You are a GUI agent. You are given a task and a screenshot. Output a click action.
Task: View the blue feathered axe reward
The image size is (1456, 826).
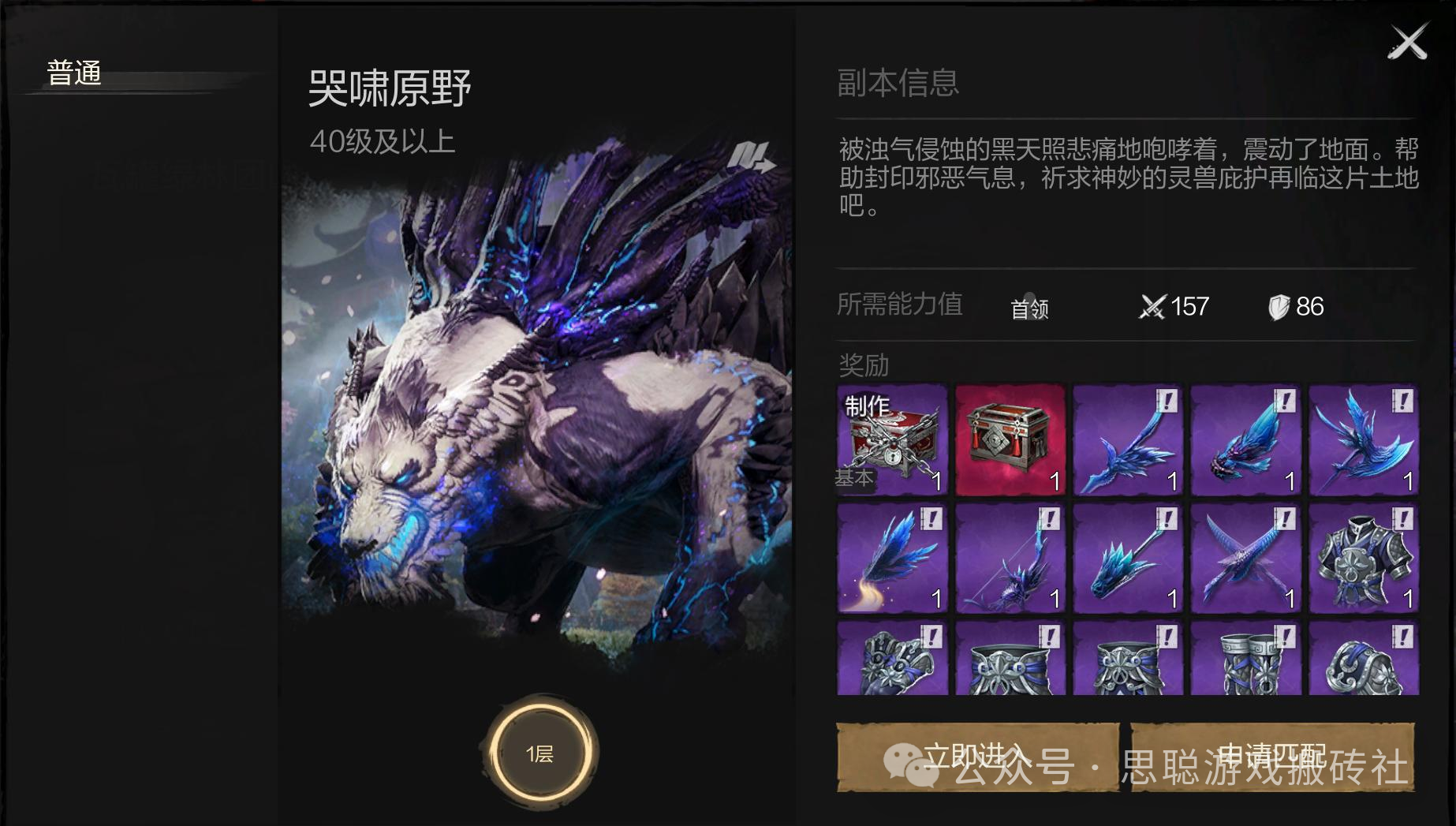click(1364, 440)
